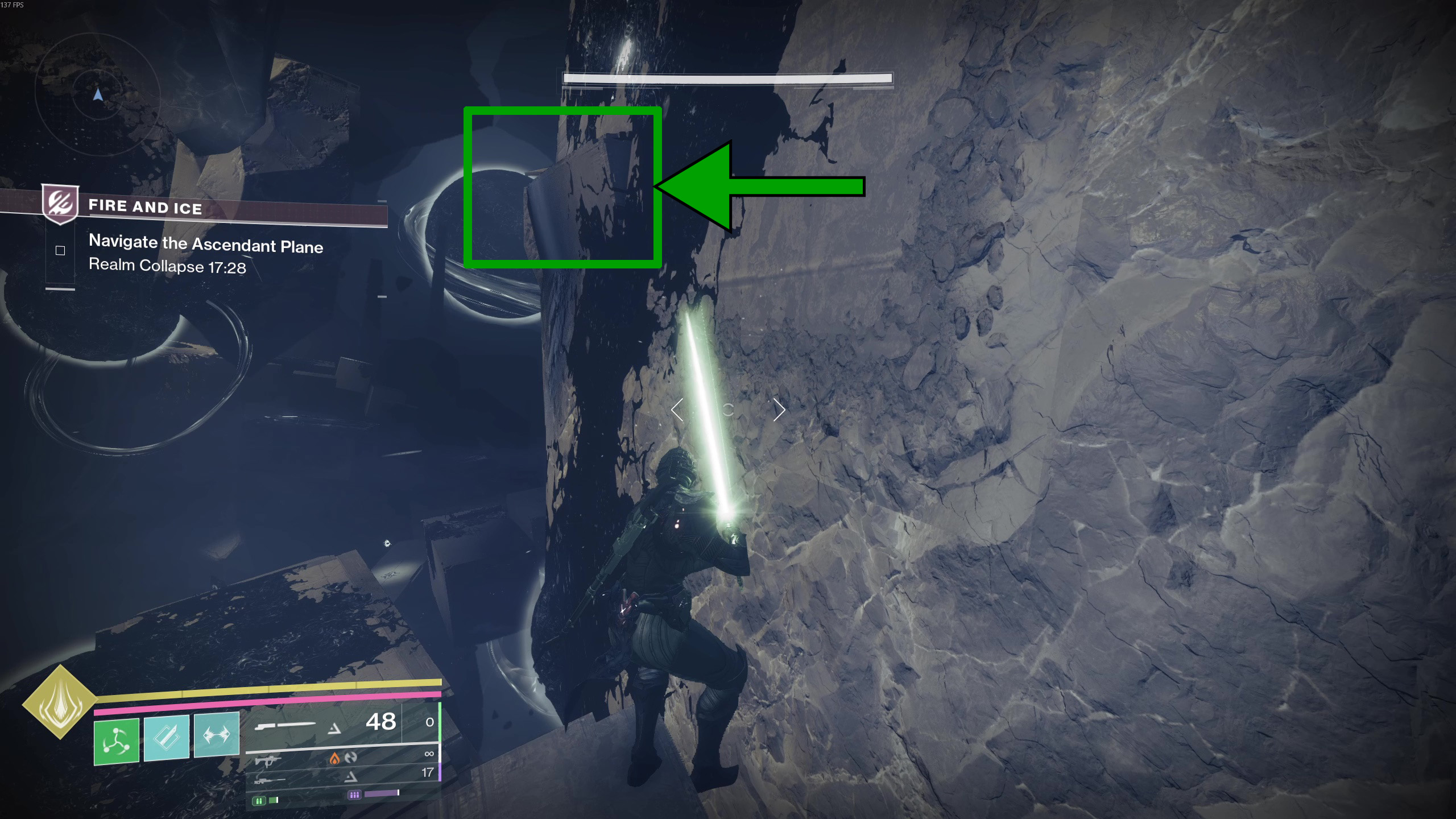Screen dimensions: 1456x819
Task: Select the equipped sword weapon row
Action: tap(341, 724)
